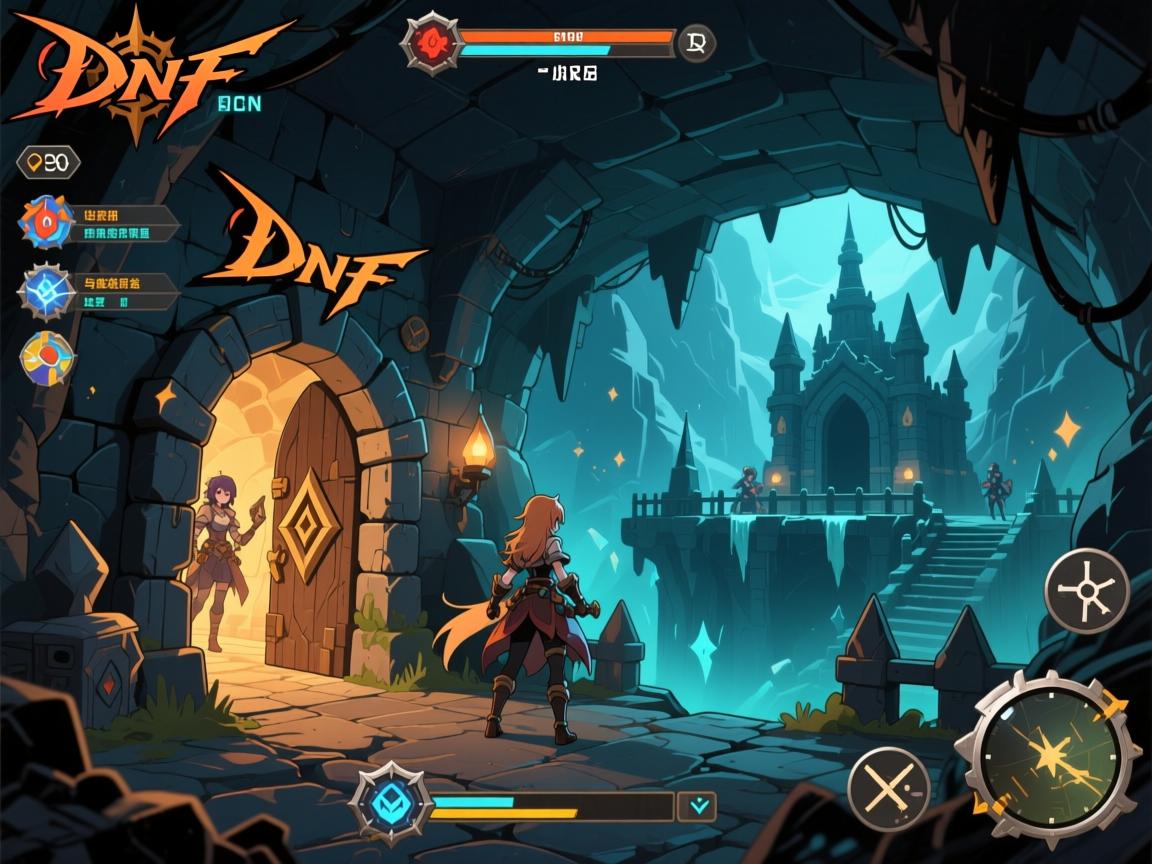1152x864 pixels.
Task: Expand the chevron arrow button at bottom
Action: point(697,805)
